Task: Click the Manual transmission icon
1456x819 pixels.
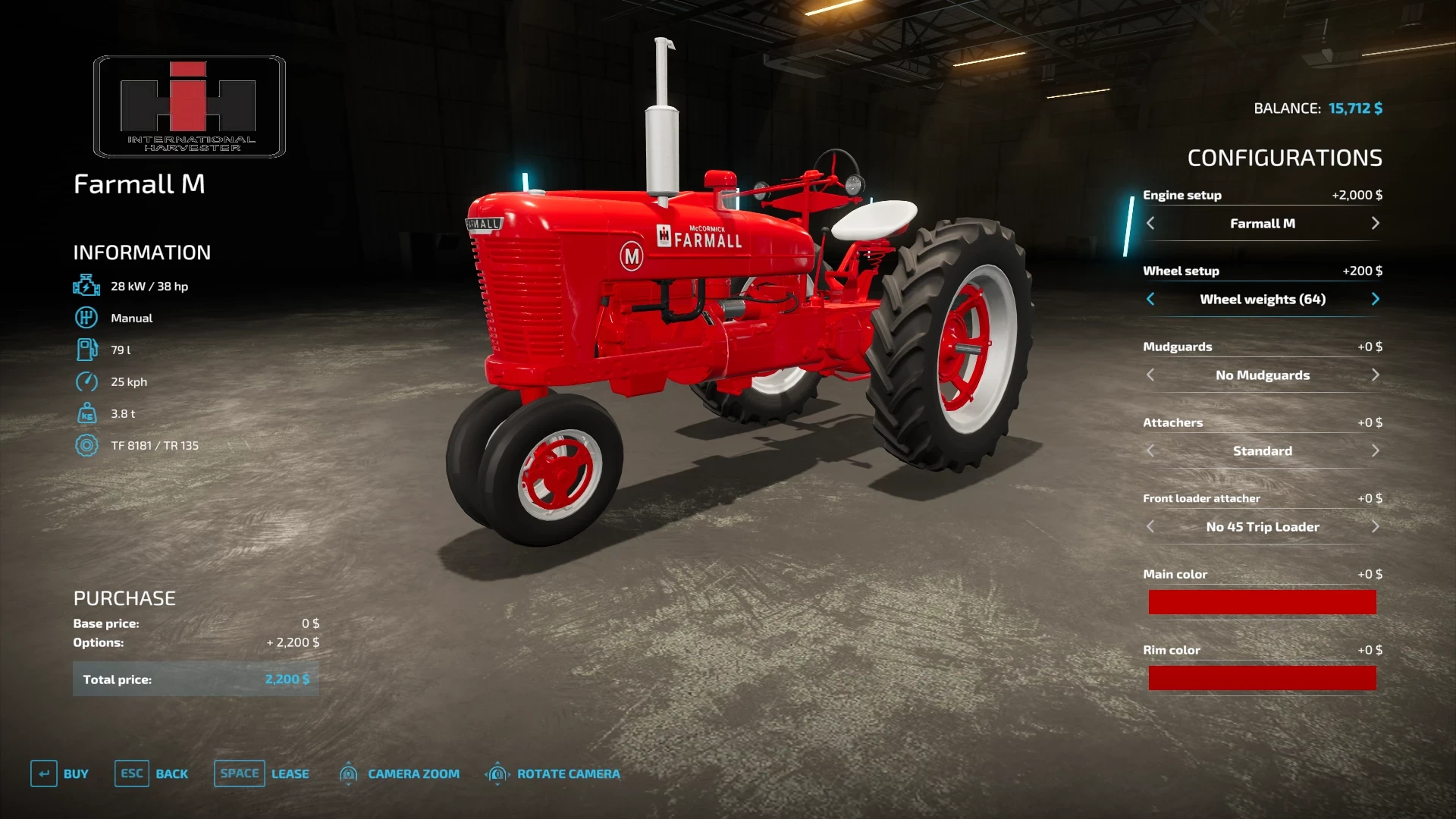Action: pyautogui.click(x=87, y=318)
